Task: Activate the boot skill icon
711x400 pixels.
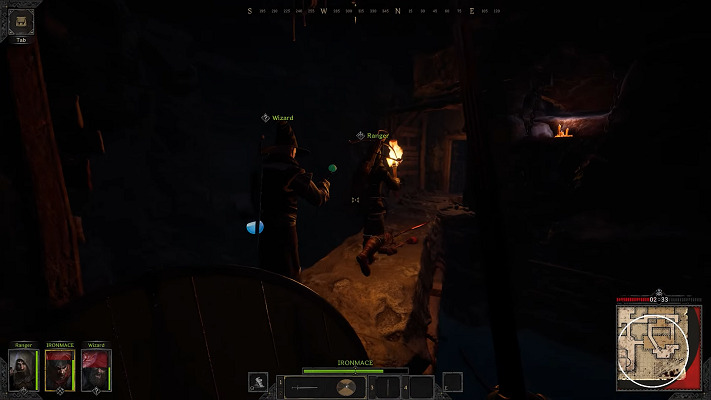Action: [x=259, y=382]
